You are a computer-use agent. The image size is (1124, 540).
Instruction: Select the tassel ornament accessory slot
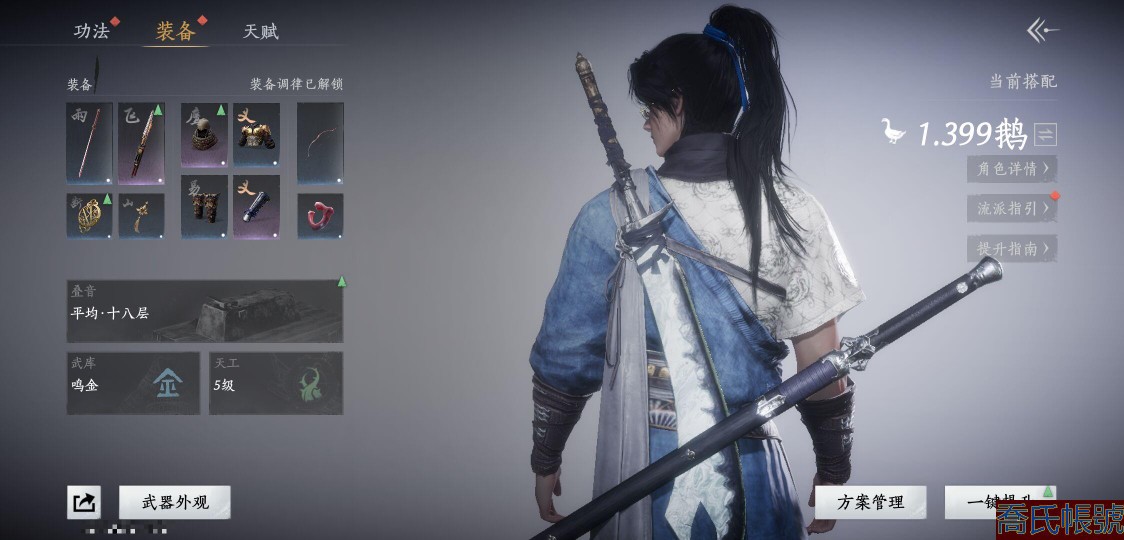141,215
